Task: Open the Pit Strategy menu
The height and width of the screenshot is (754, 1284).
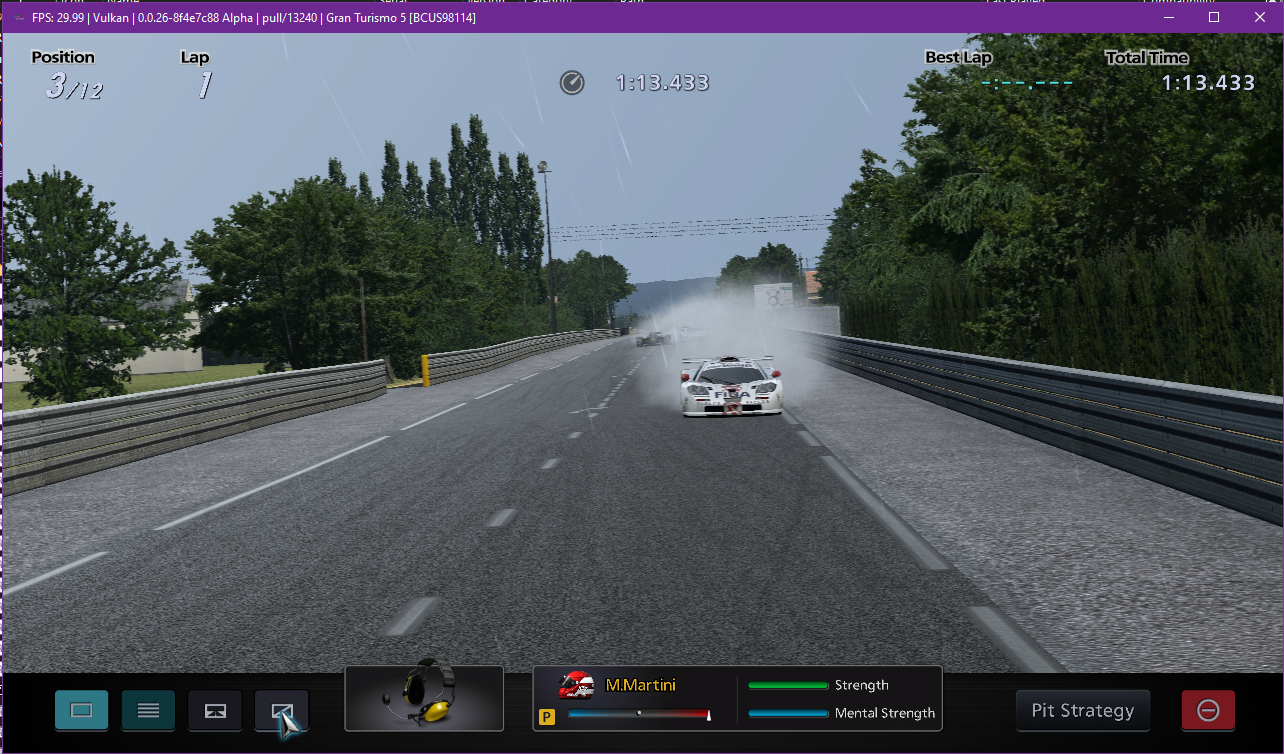Action: (1082, 710)
